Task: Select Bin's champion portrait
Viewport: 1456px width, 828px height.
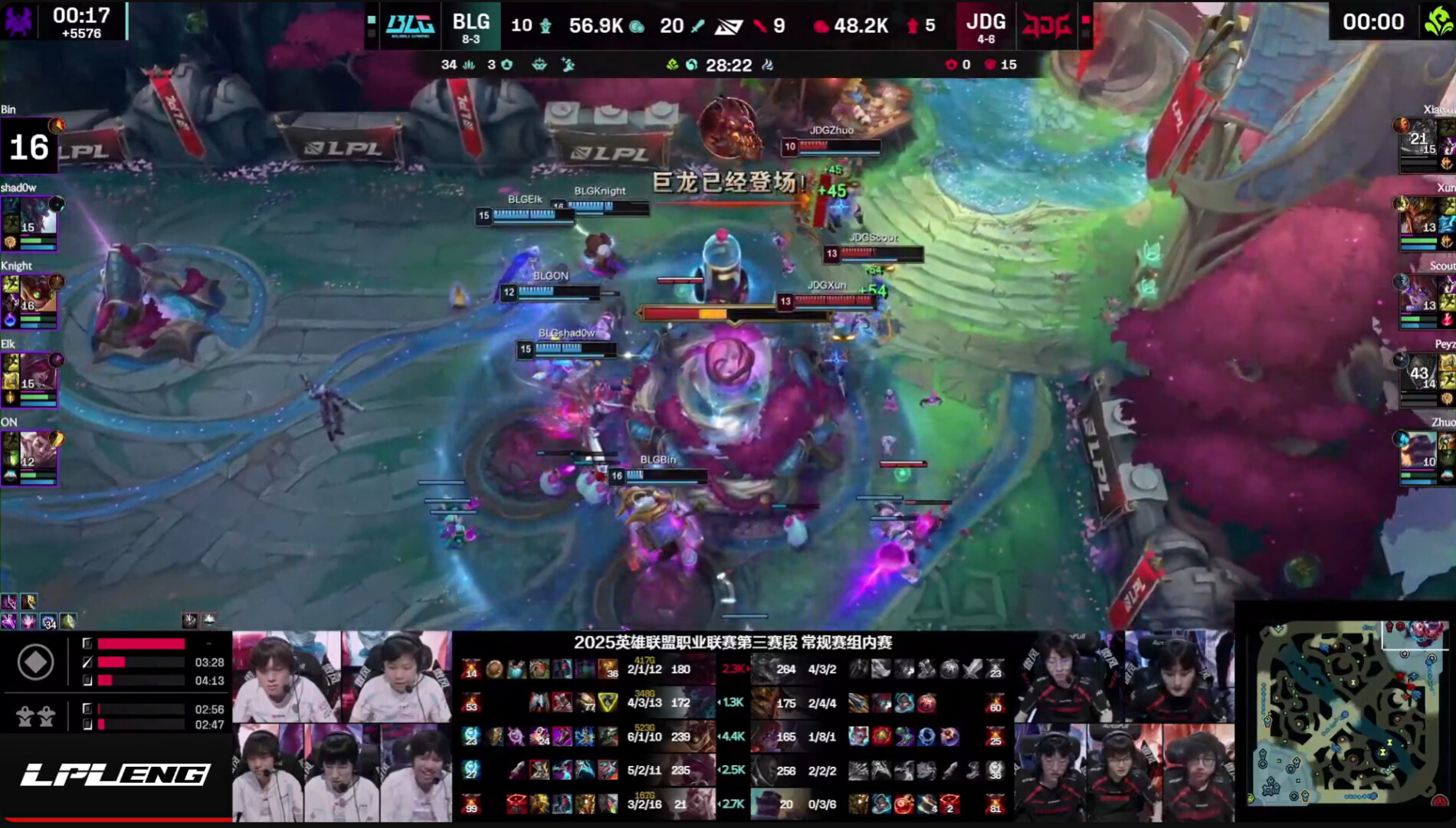Action: (29, 146)
